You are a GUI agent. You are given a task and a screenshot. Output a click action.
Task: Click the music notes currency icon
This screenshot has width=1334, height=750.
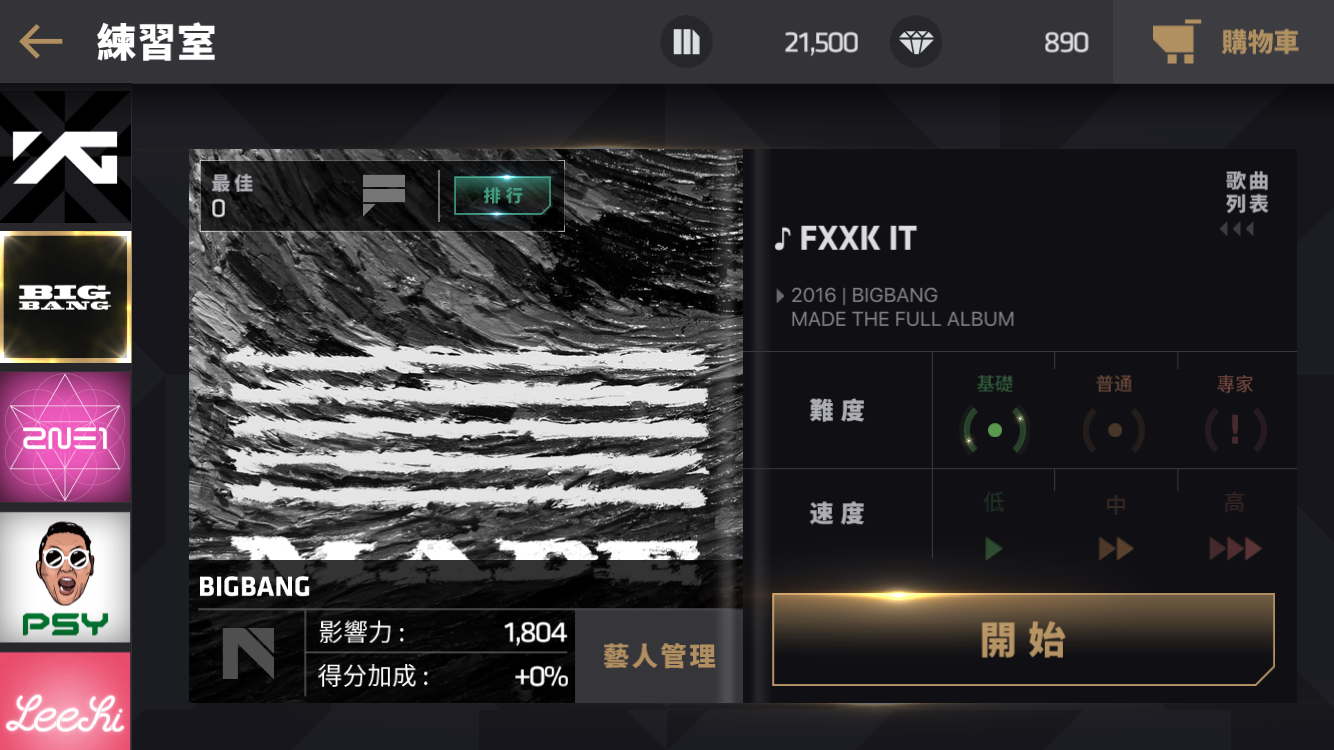(687, 41)
